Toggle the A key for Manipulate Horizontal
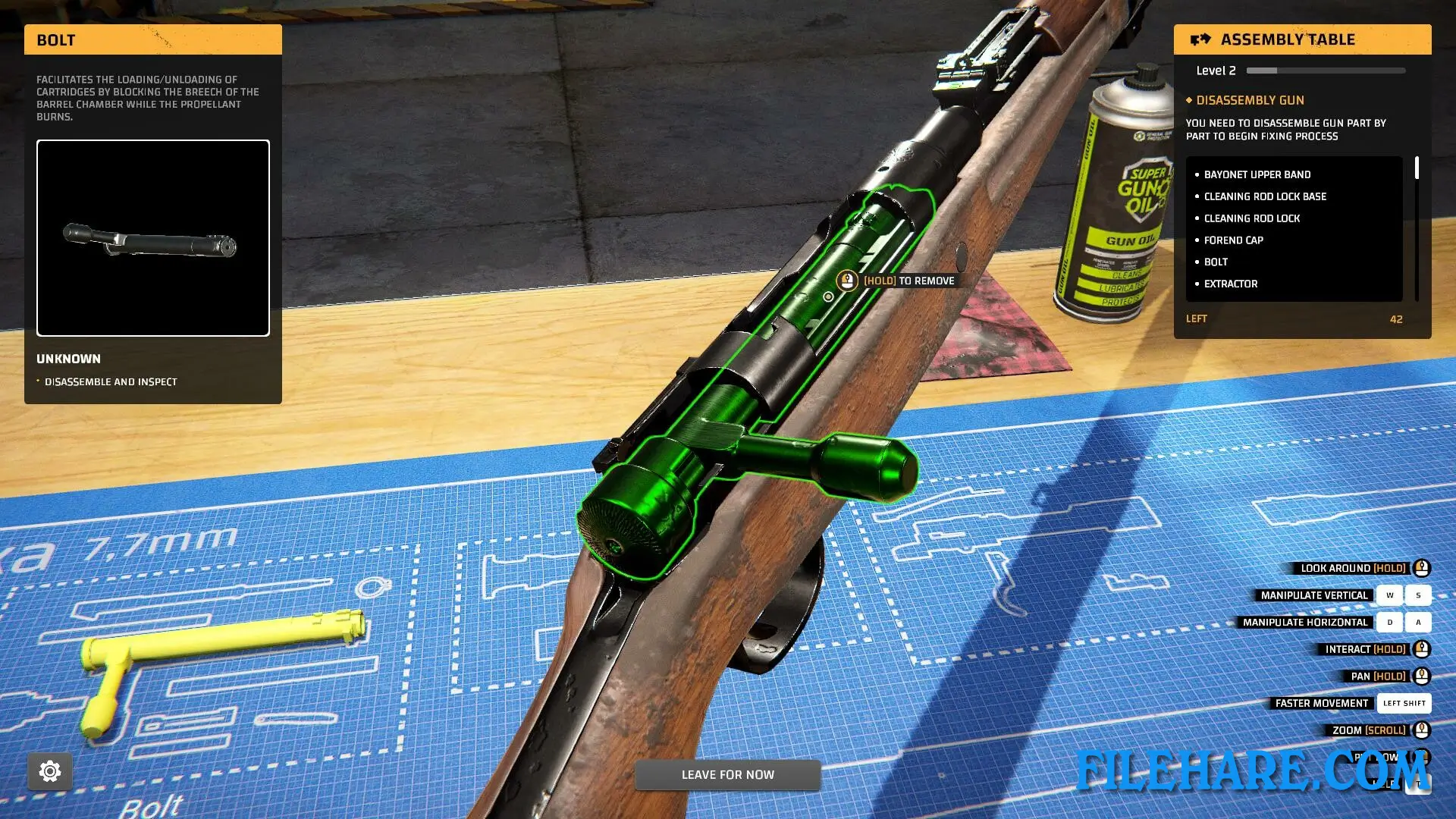The width and height of the screenshot is (1456, 819). [x=1417, y=622]
